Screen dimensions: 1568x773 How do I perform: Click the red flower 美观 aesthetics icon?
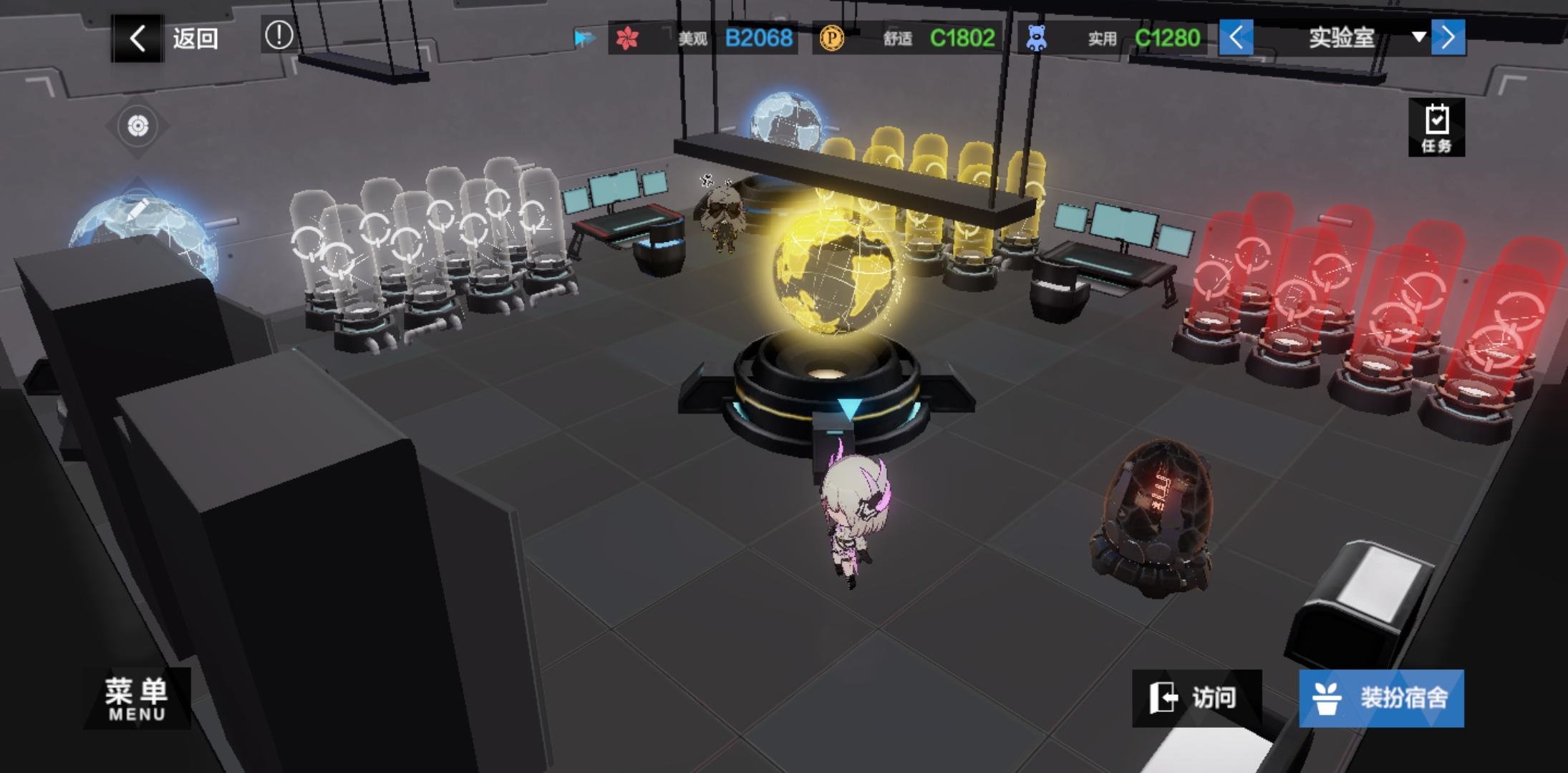626,37
